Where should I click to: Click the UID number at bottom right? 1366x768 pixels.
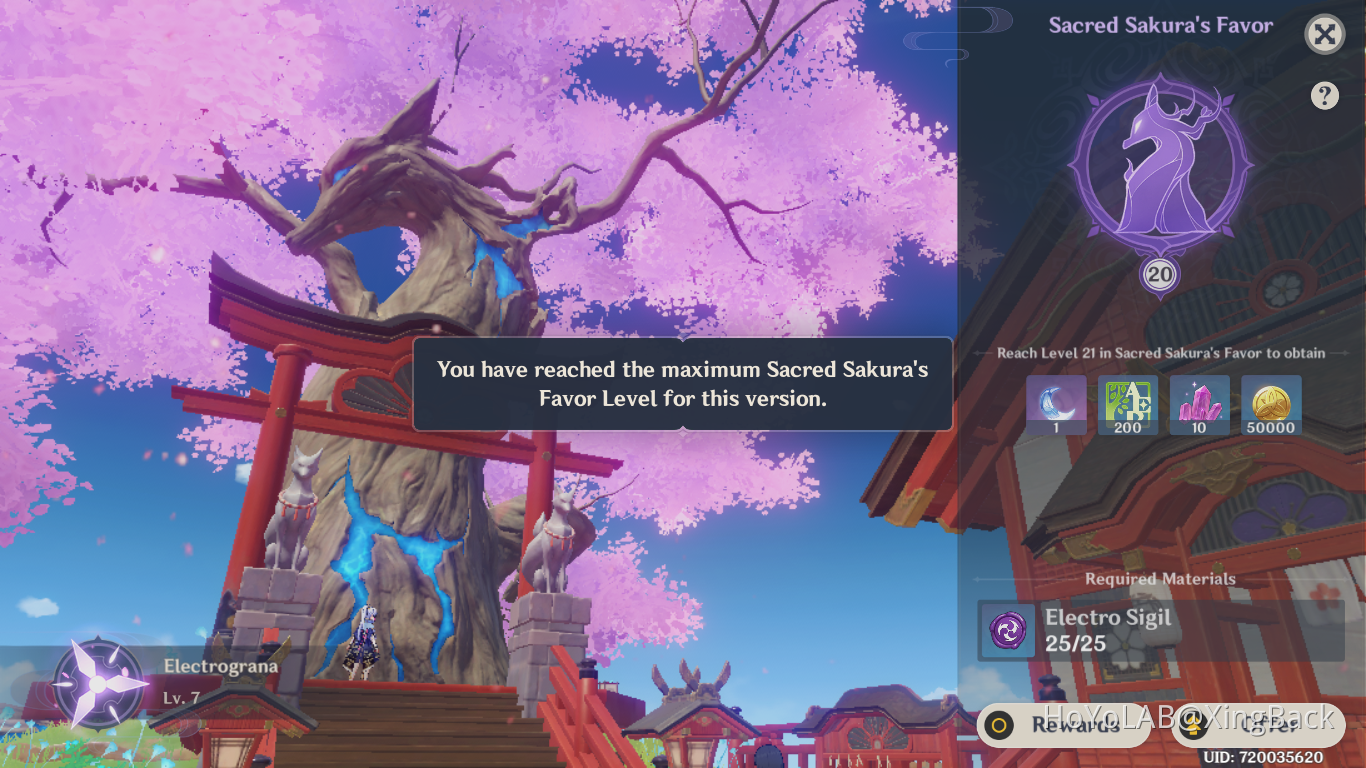pos(1262,757)
